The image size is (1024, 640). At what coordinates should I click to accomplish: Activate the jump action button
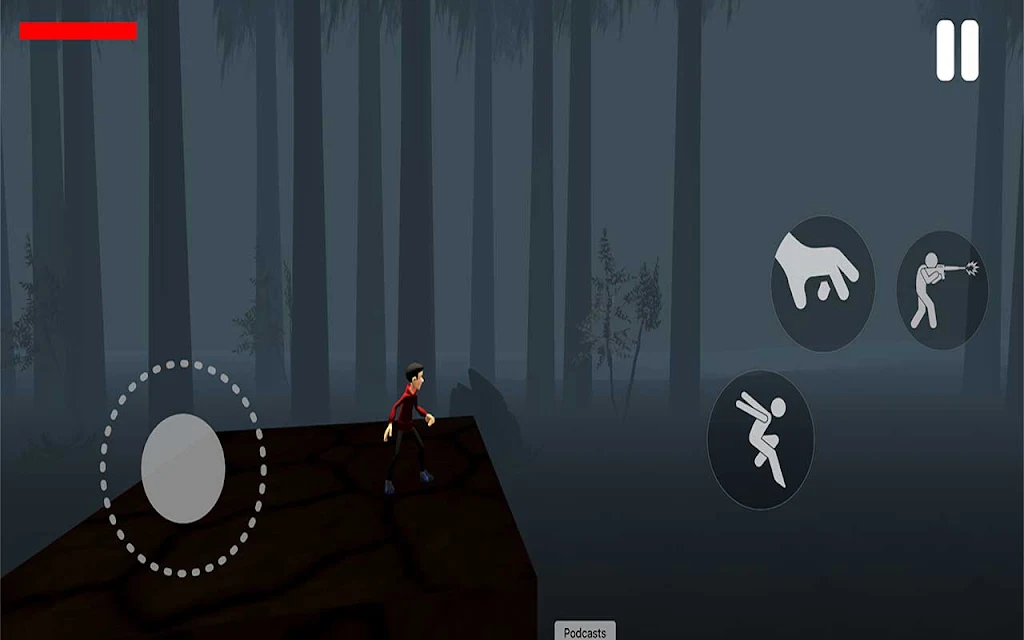click(760, 439)
